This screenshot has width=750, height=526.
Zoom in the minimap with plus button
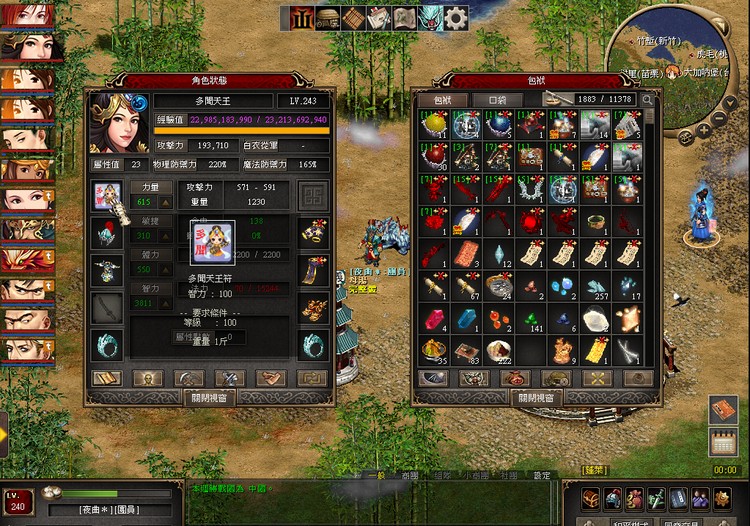(x=704, y=130)
